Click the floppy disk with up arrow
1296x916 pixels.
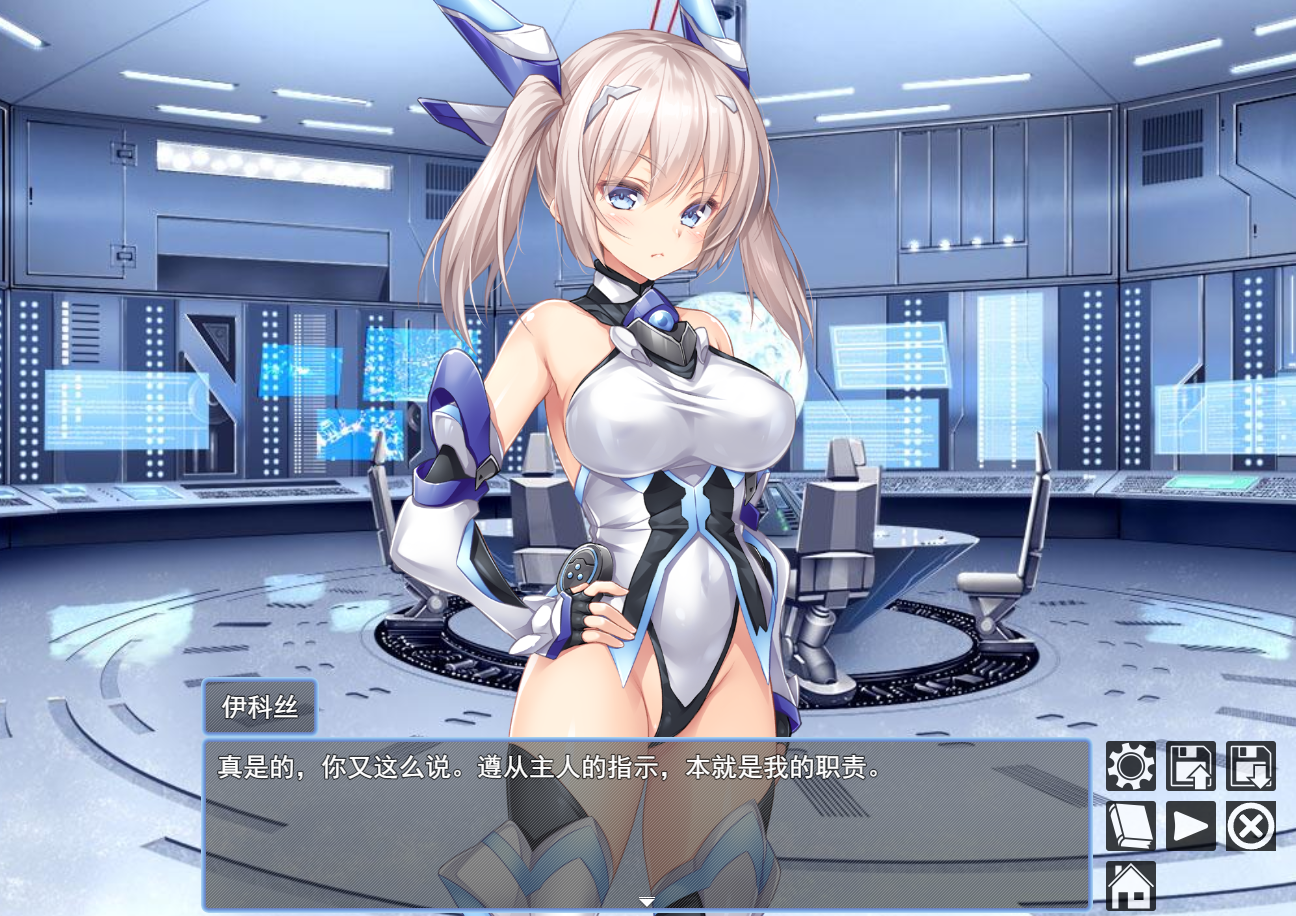(x=1191, y=766)
